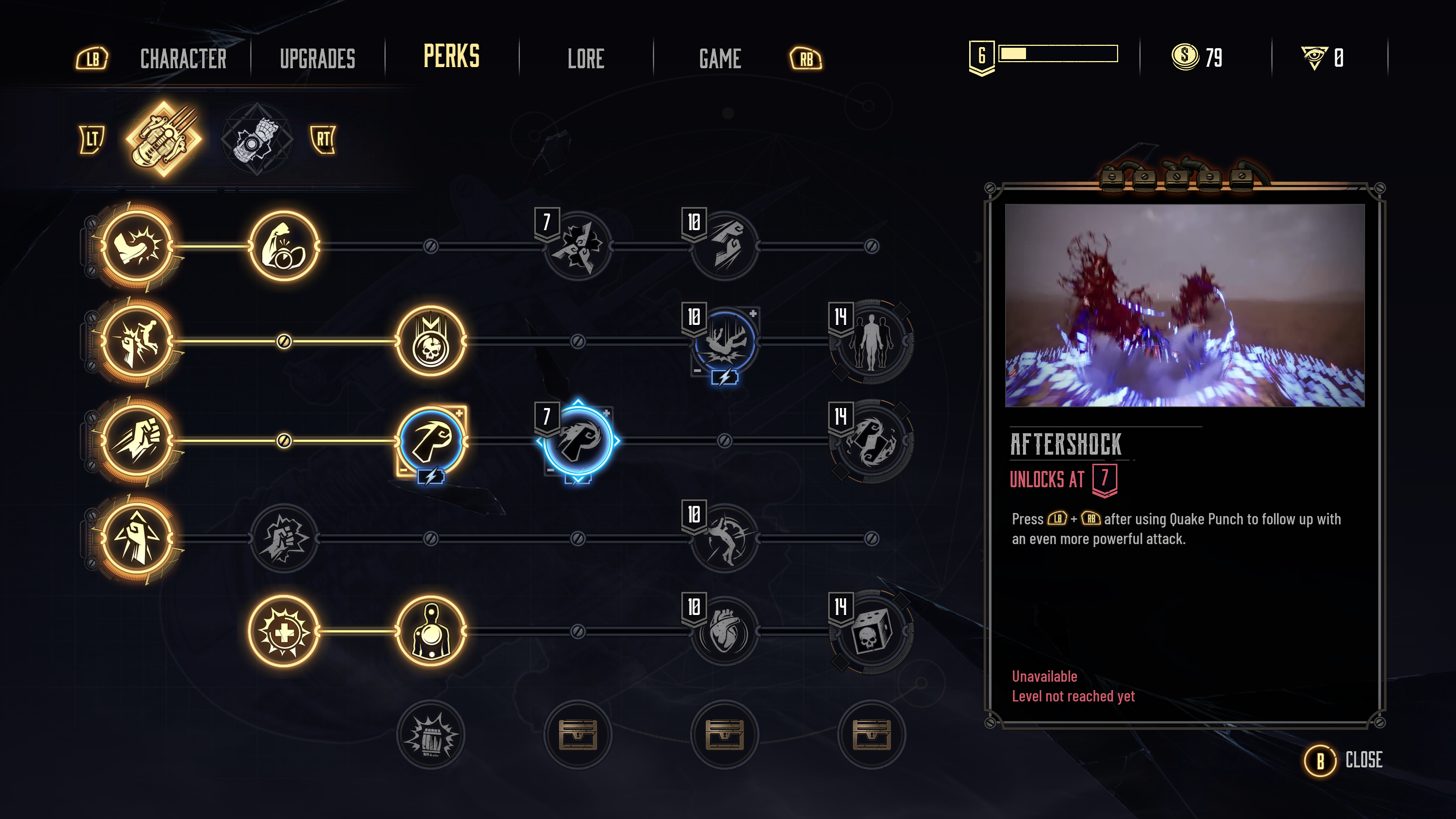Go to the Lore tab
1456x819 pixels.
coord(585,58)
